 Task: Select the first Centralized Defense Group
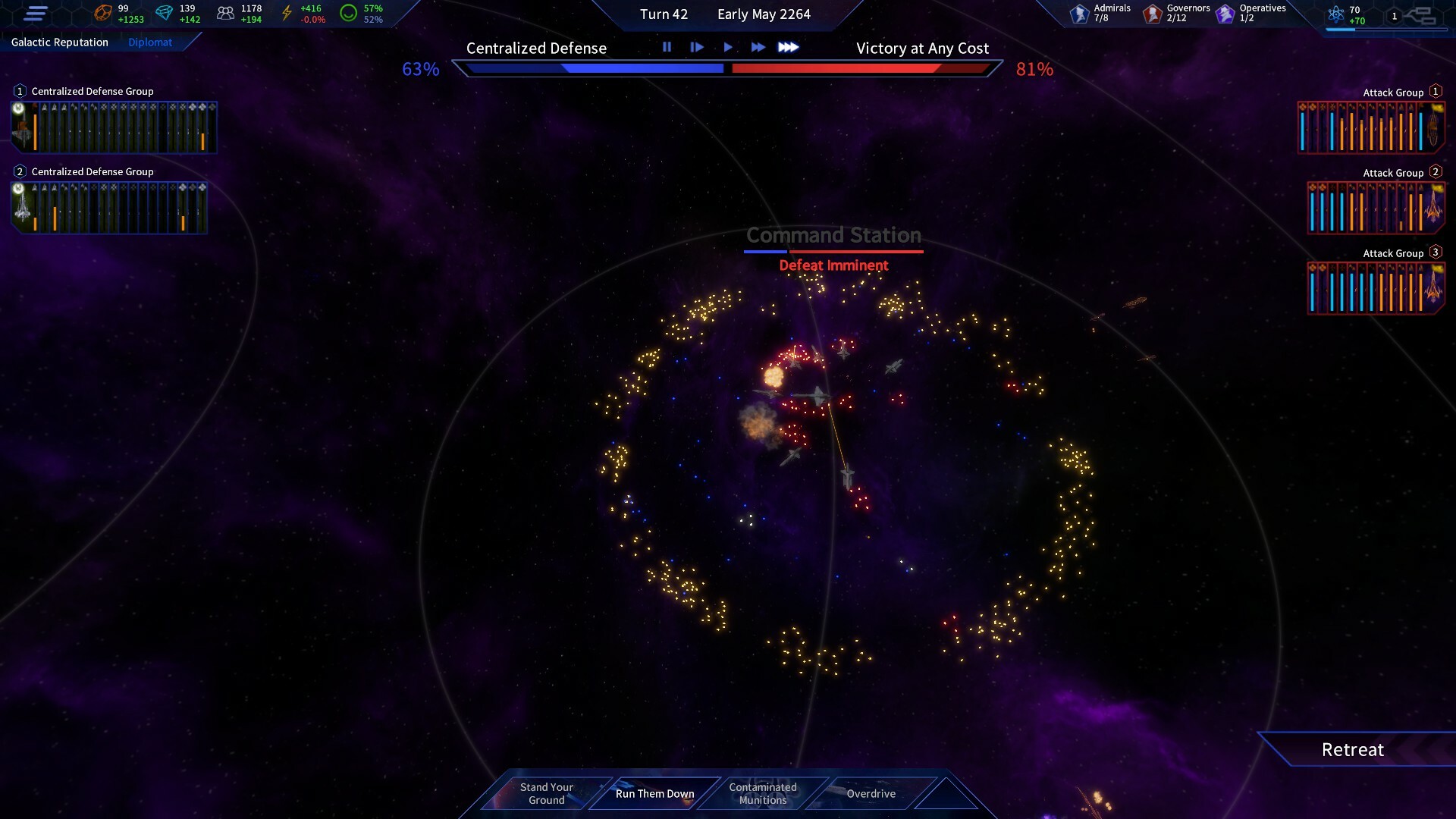click(114, 127)
